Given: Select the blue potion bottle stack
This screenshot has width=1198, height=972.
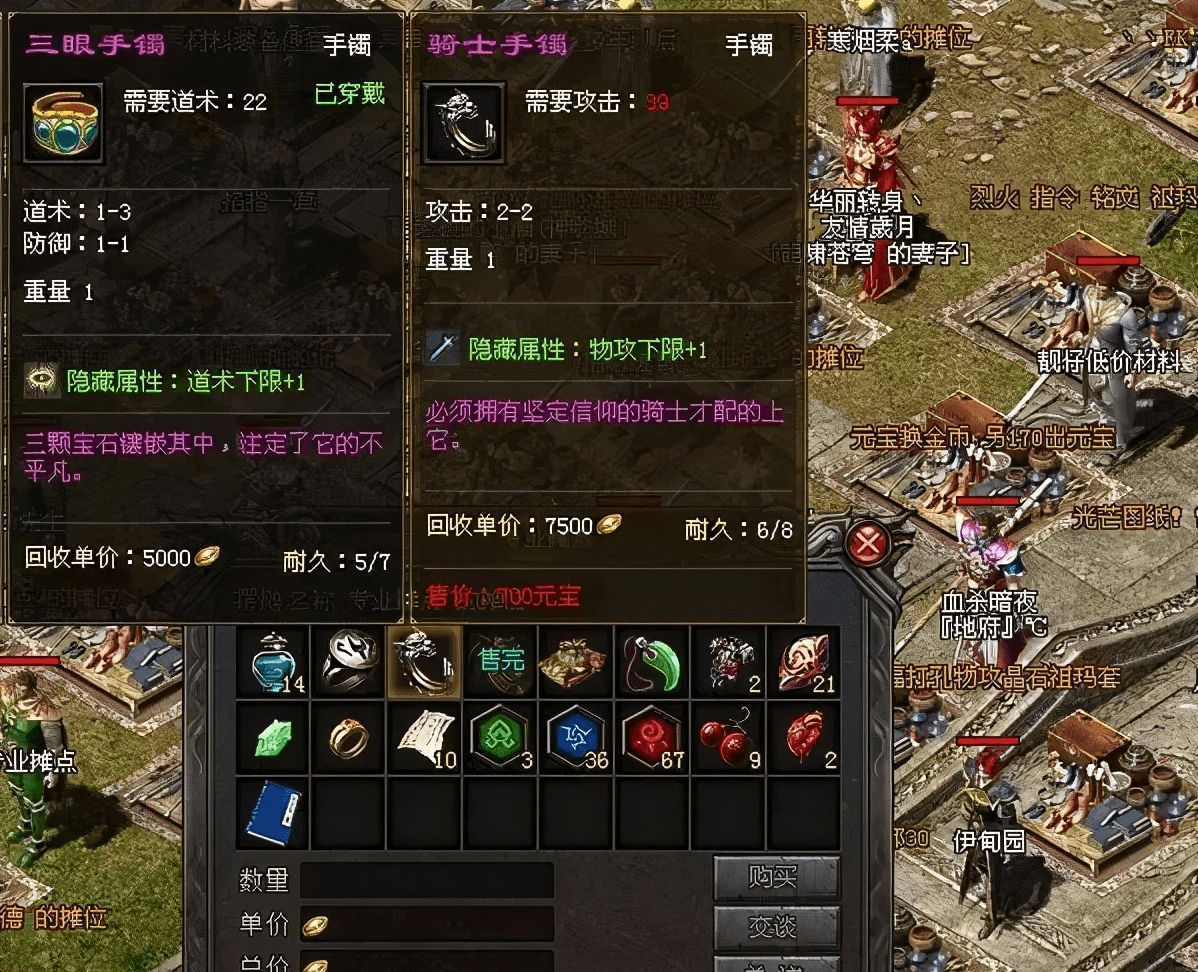Looking at the screenshot, I should (x=273, y=661).
